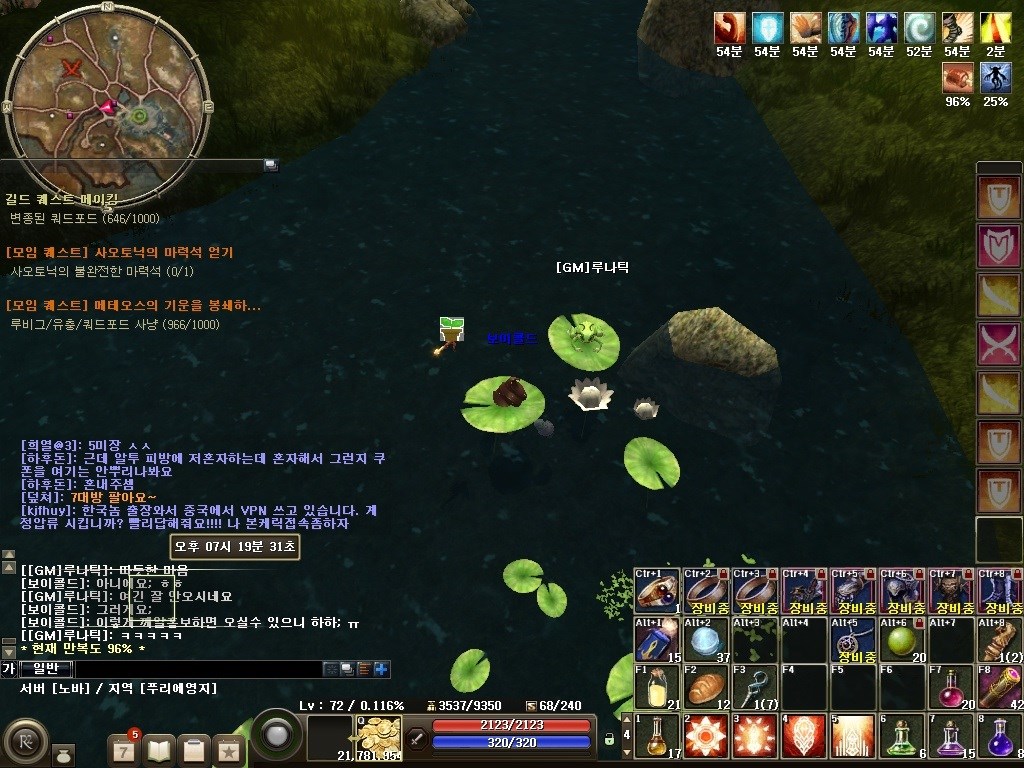Select the 일반 chat channel tab

pos(46,669)
